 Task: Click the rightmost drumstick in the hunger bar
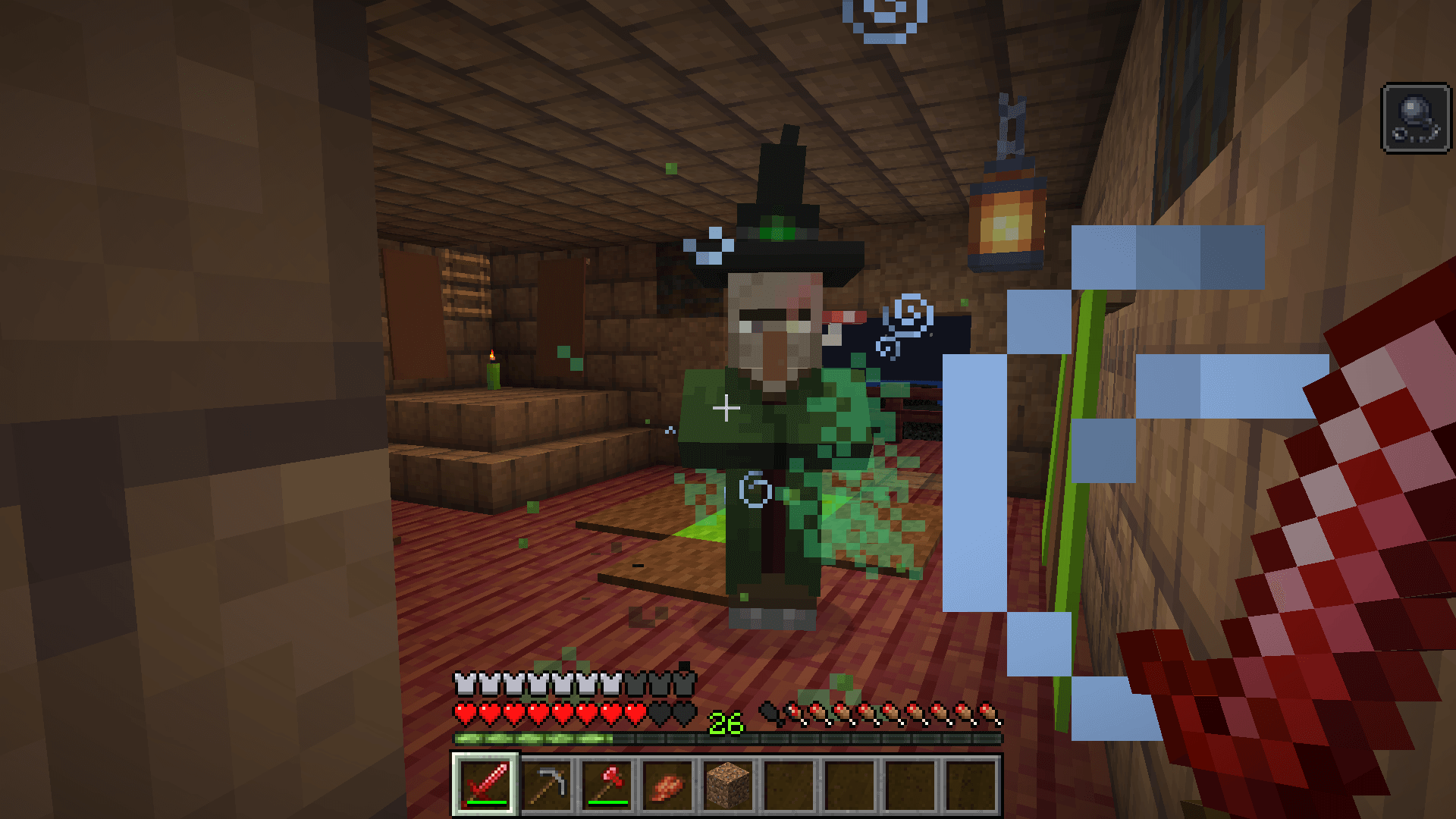(x=990, y=711)
